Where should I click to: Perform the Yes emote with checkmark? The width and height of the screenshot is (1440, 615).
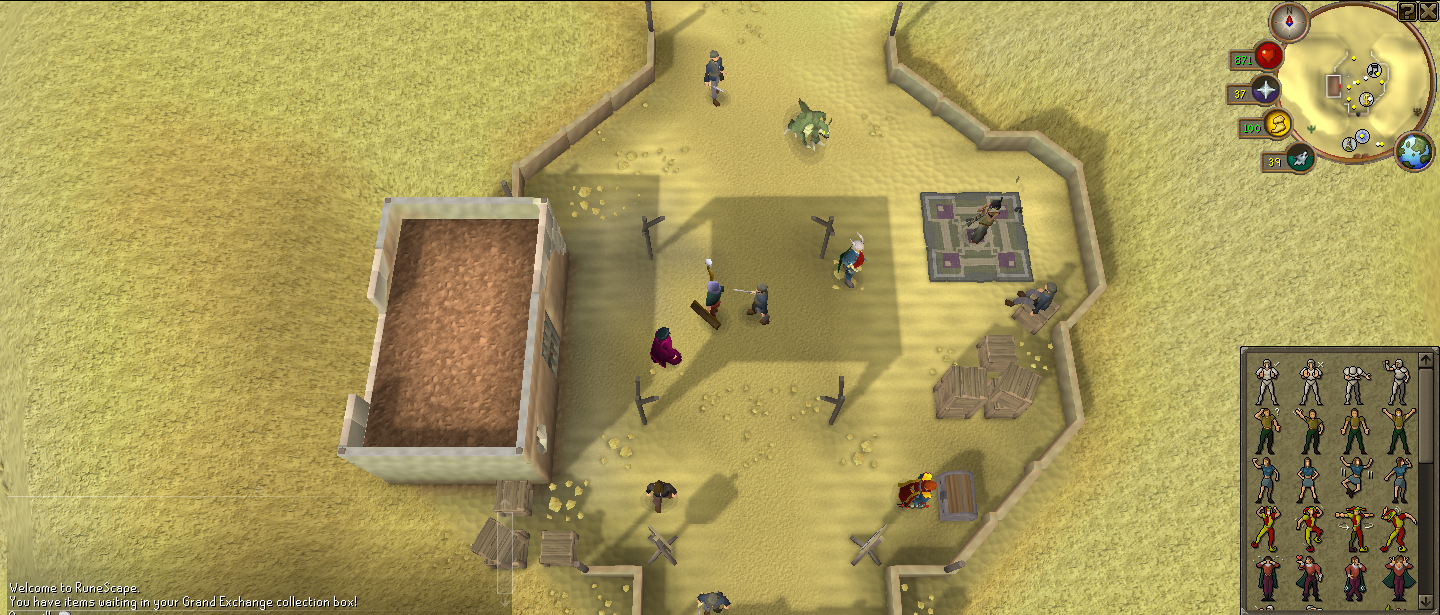click(1266, 381)
